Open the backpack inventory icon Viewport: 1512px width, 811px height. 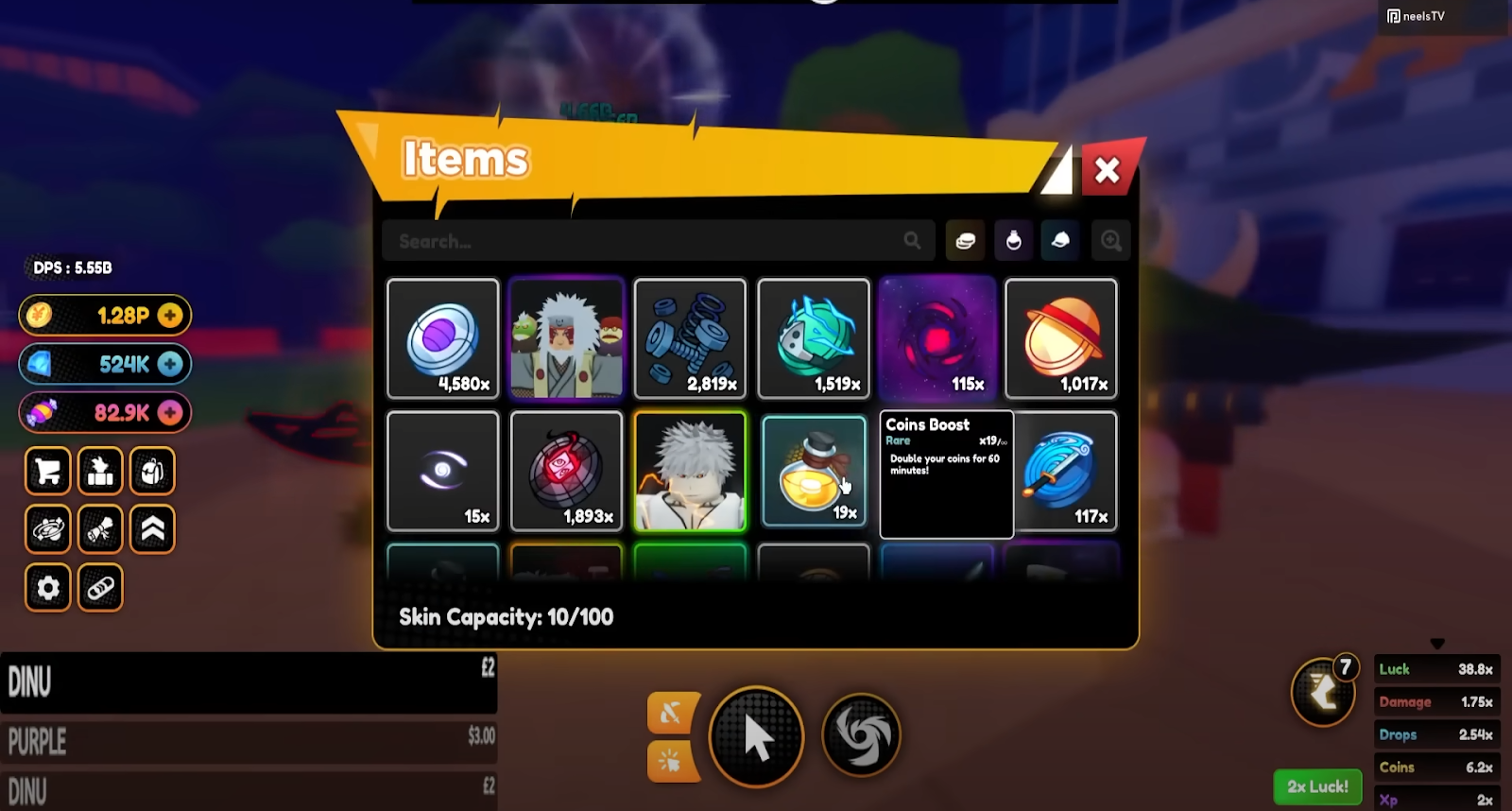tap(152, 471)
